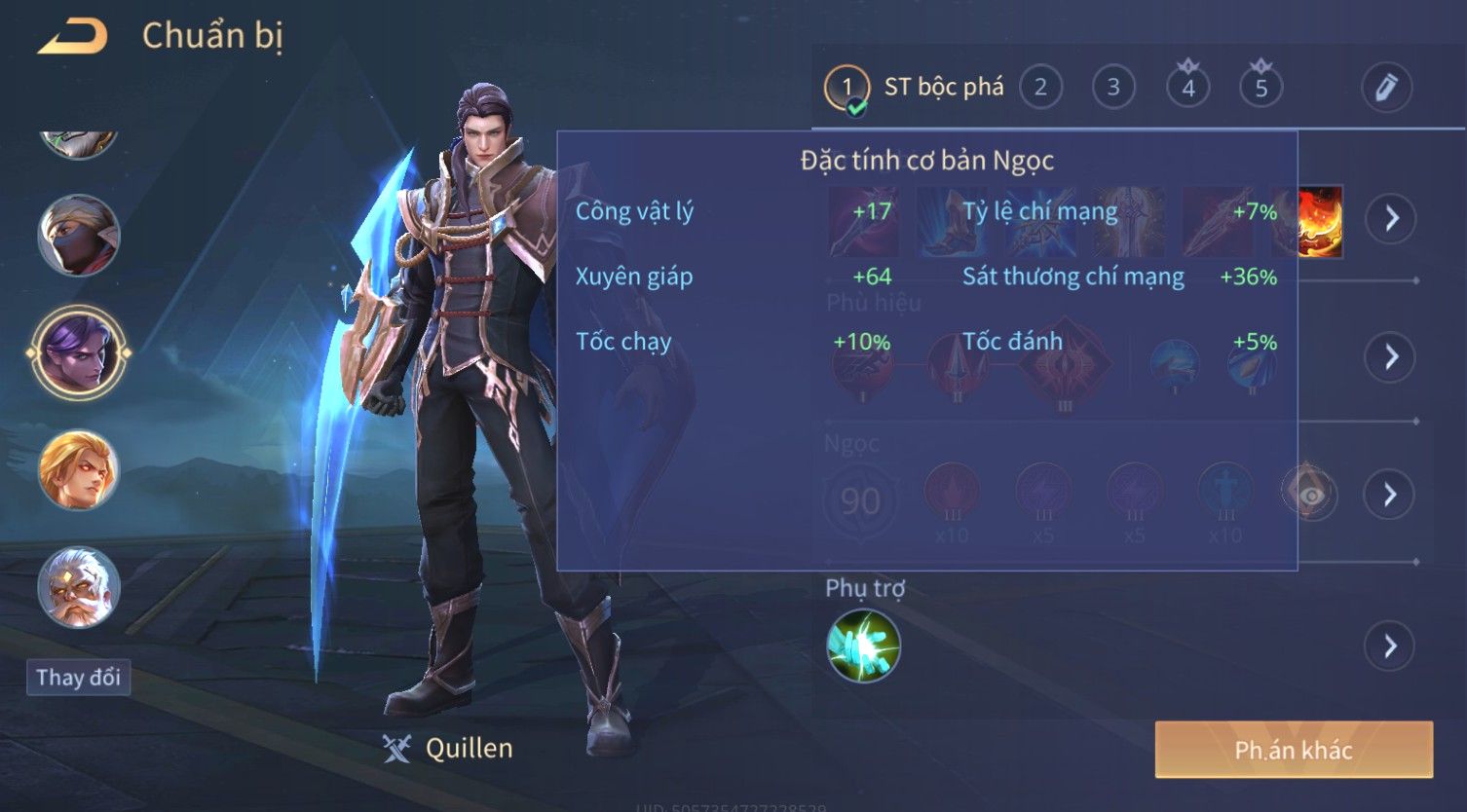Open the Phụ trợ selection arrow
Image resolution: width=1467 pixels, height=812 pixels.
coord(1391,646)
